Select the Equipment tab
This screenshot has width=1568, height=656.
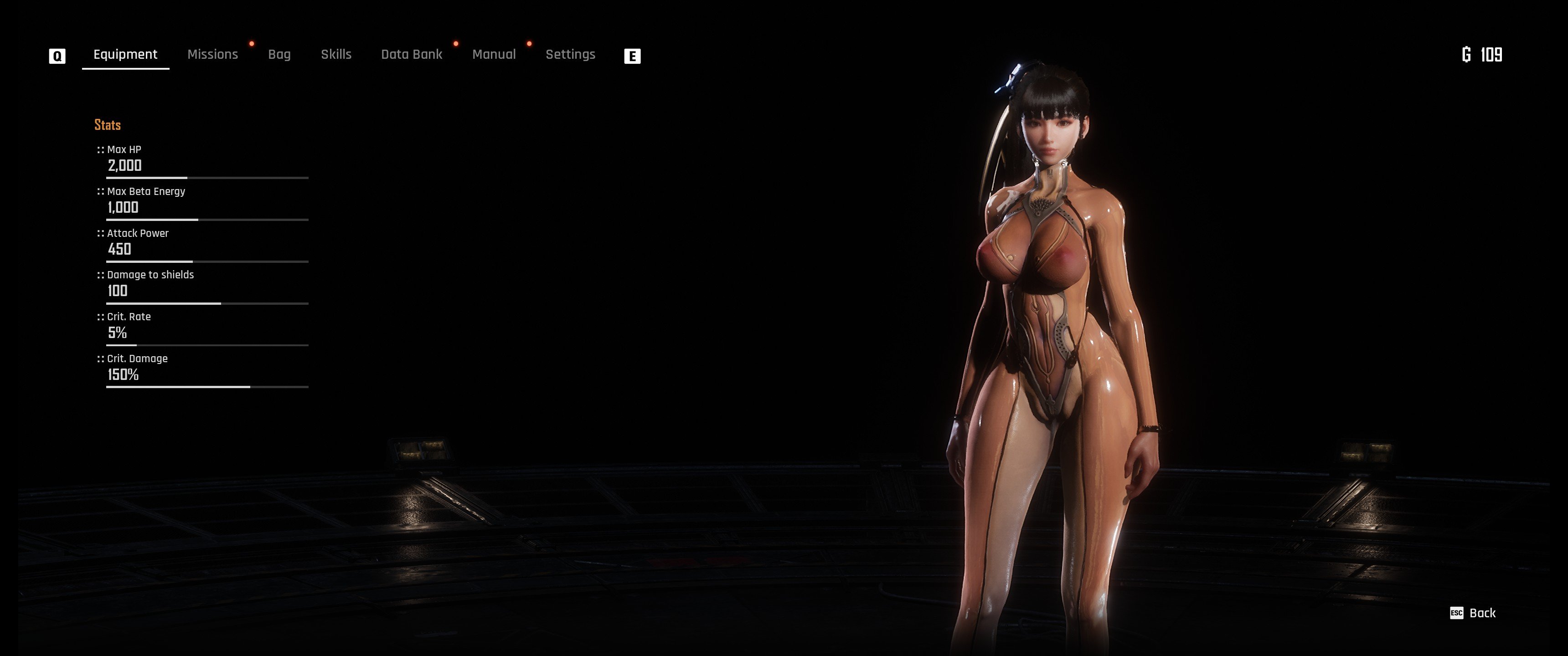(x=125, y=55)
